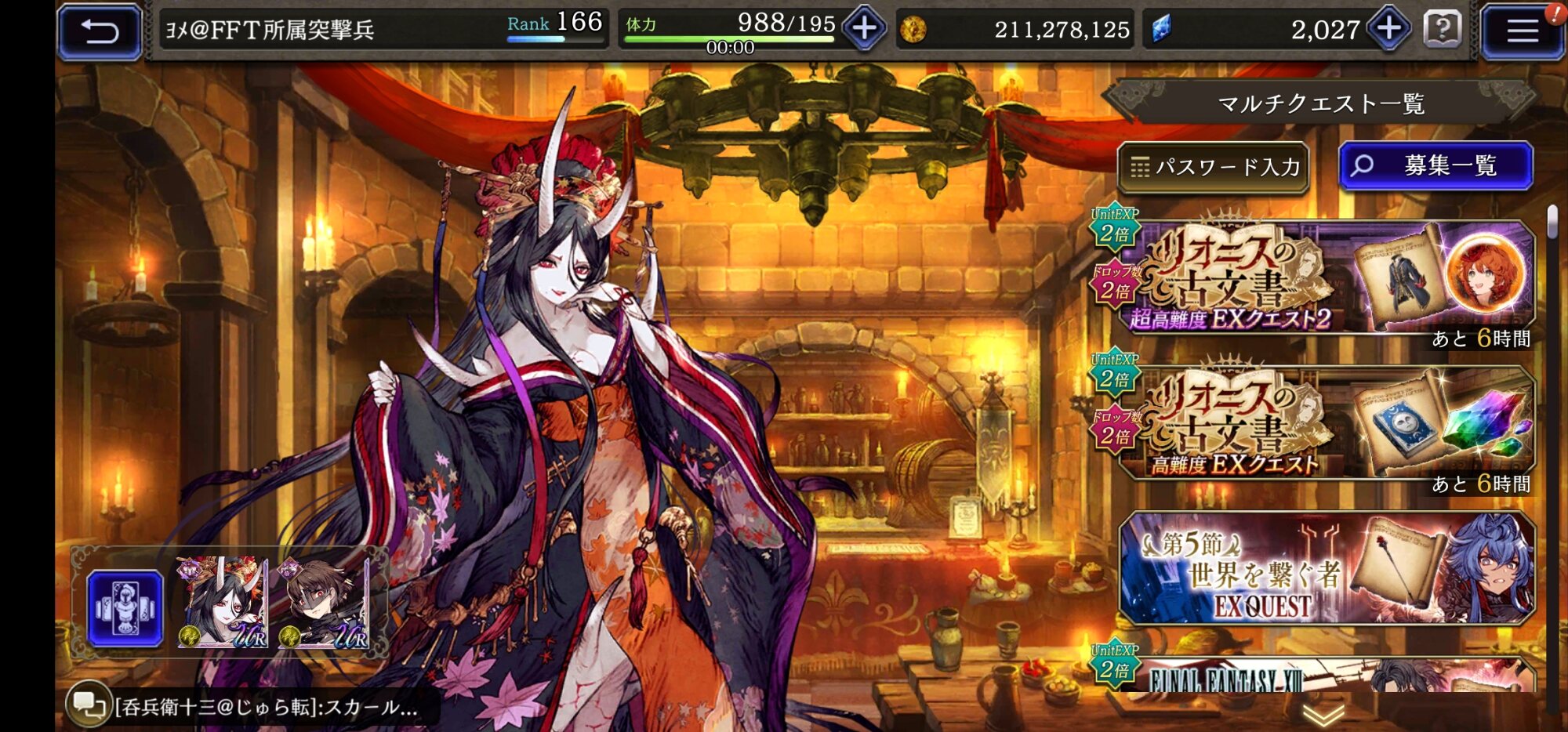The height and width of the screenshot is (732, 1568).
Task: Open the party formation button
Action: 125,608
